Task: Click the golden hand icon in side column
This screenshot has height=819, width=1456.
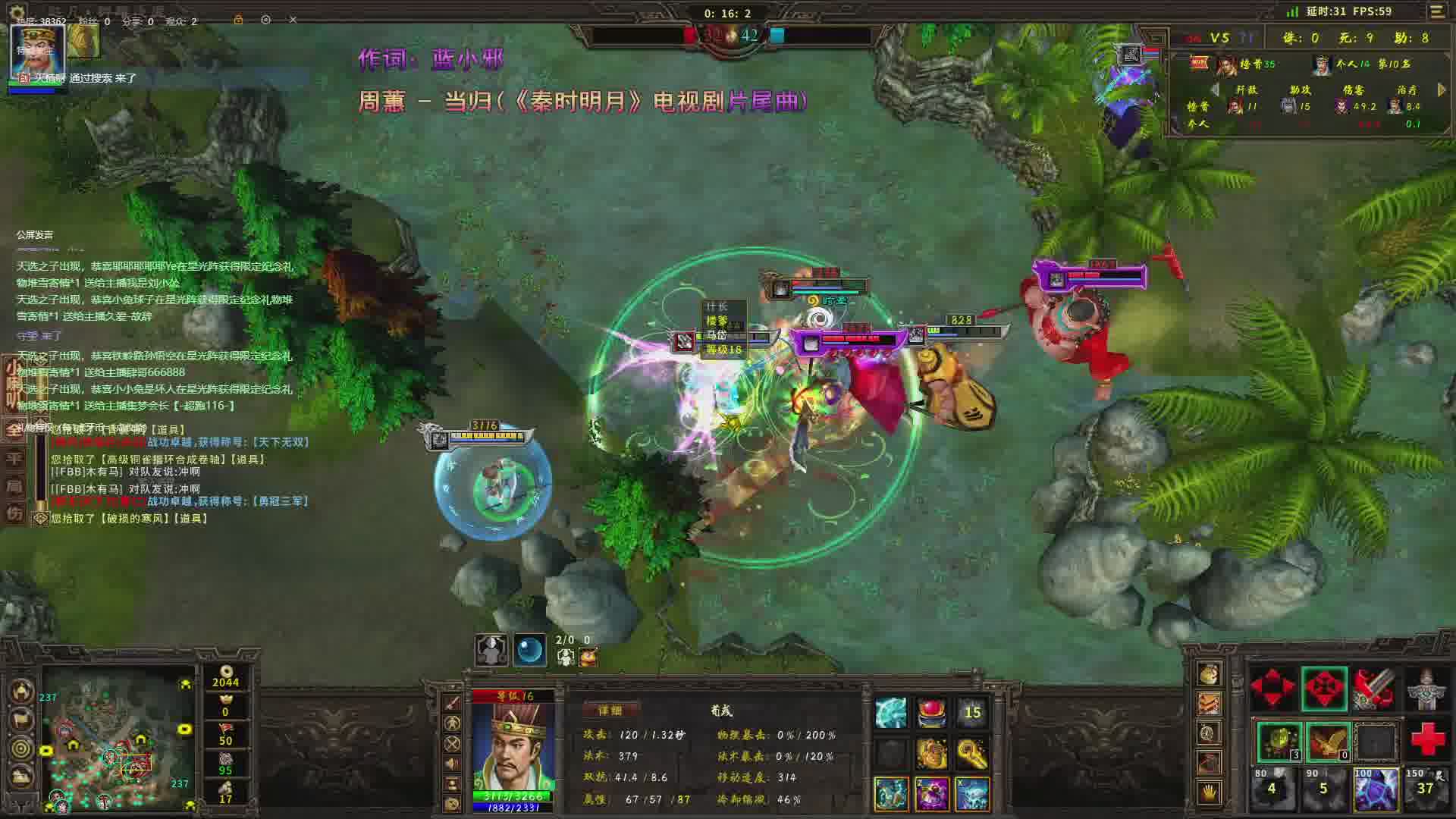Action: click(x=1209, y=793)
